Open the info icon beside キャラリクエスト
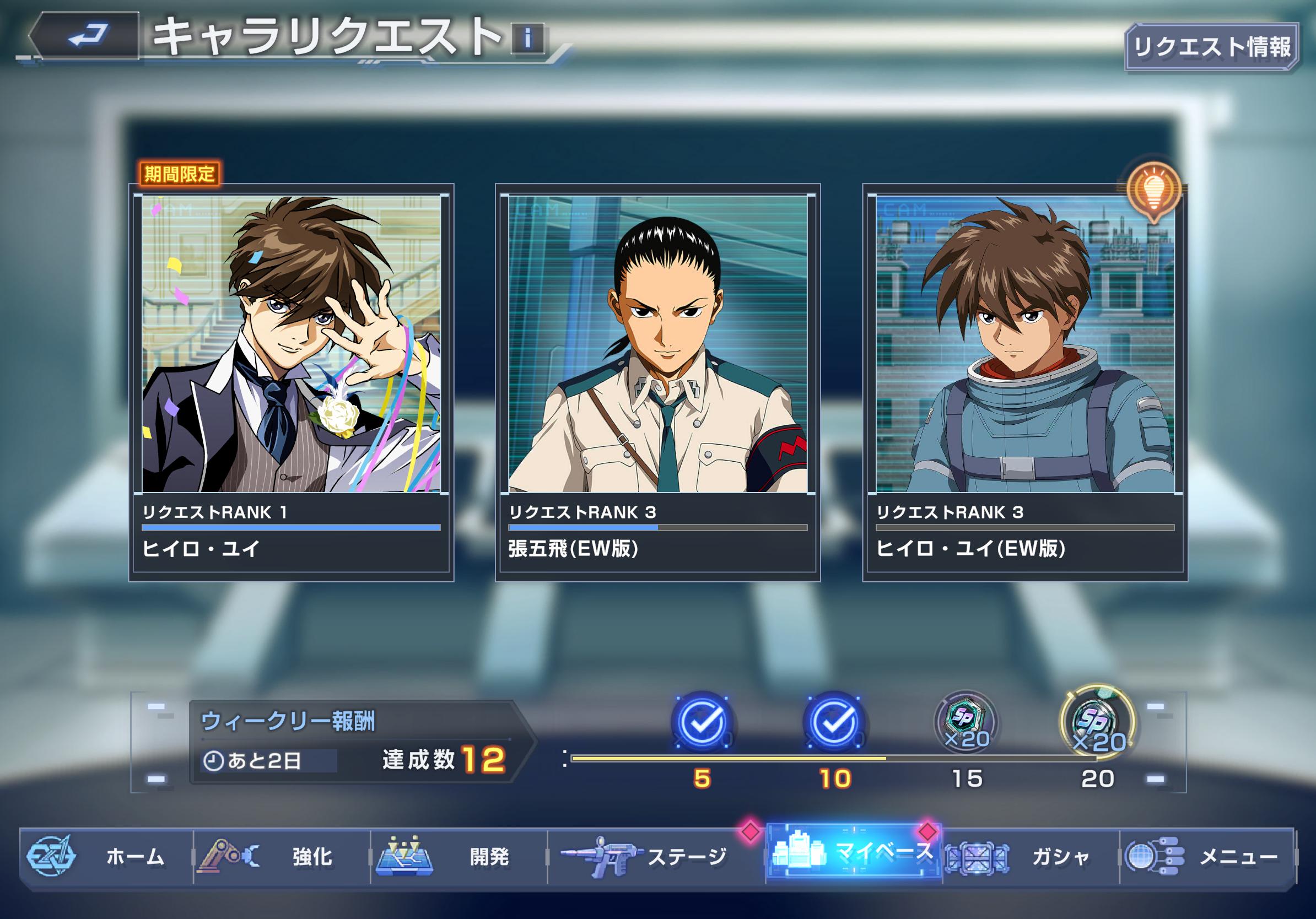1316x919 pixels. click(527, 39)
